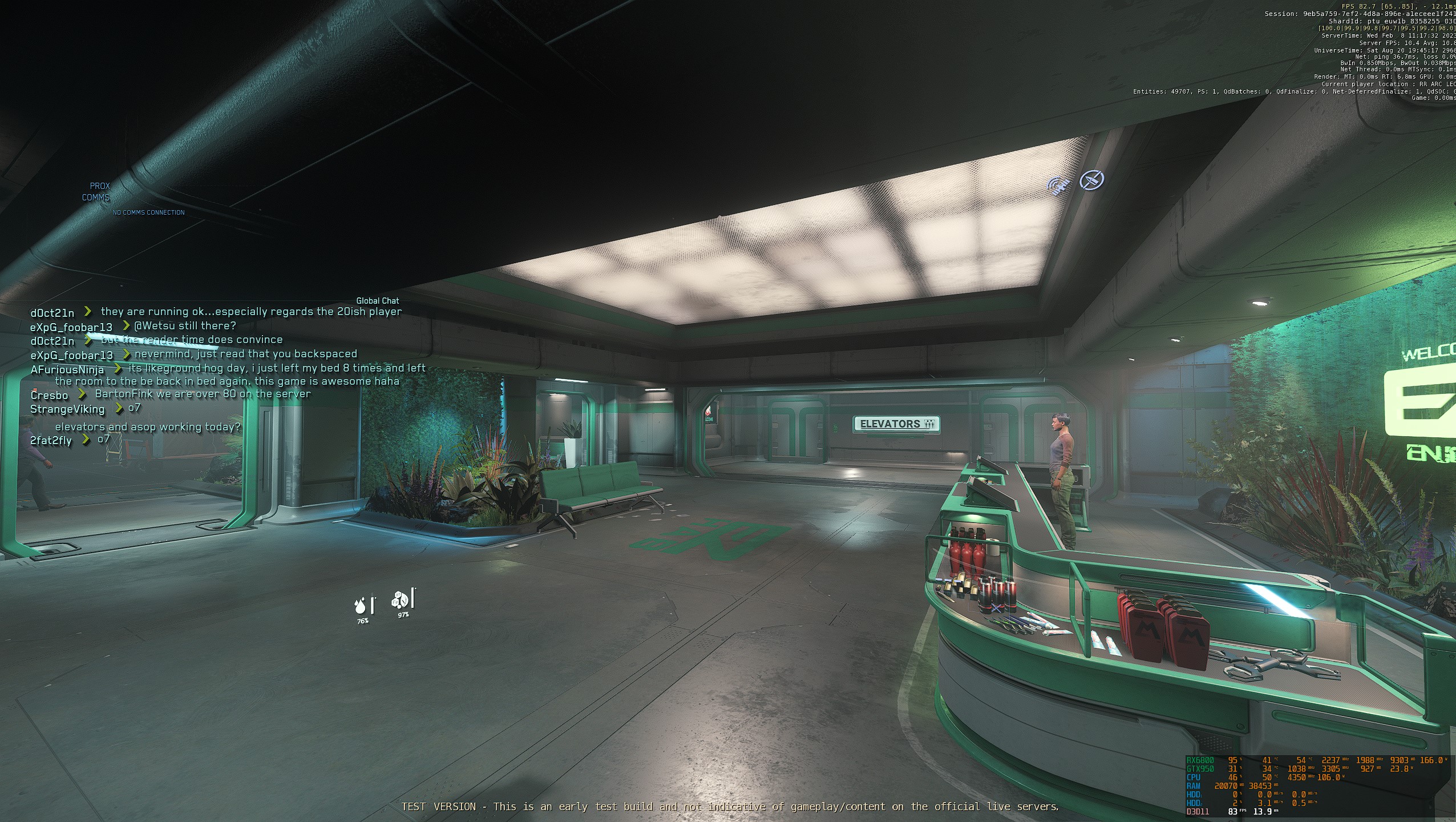Select 2fat2fly's chat name

point(51,440)
